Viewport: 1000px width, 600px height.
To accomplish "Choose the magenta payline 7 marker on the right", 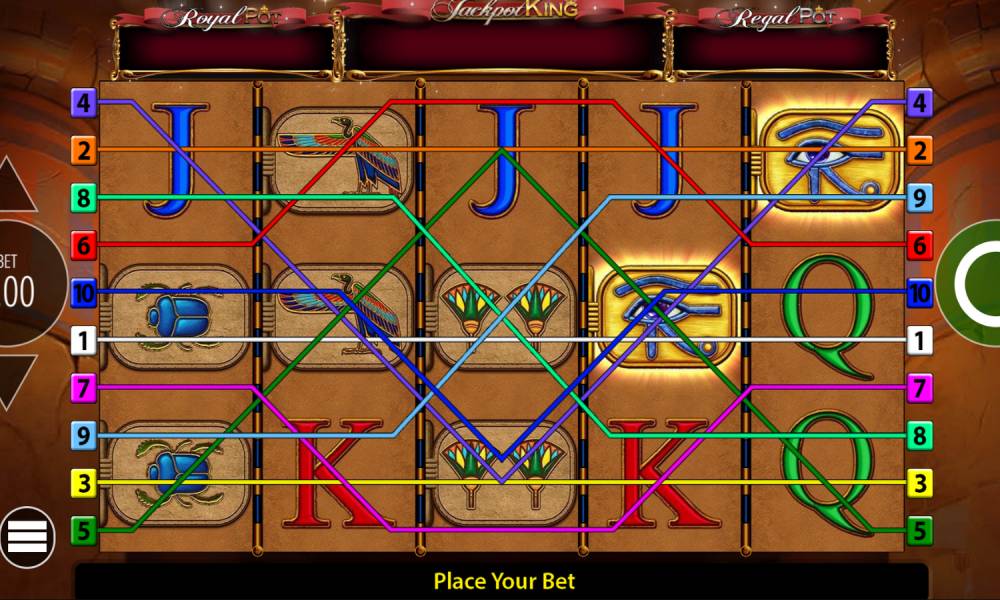I will (920, 387).
